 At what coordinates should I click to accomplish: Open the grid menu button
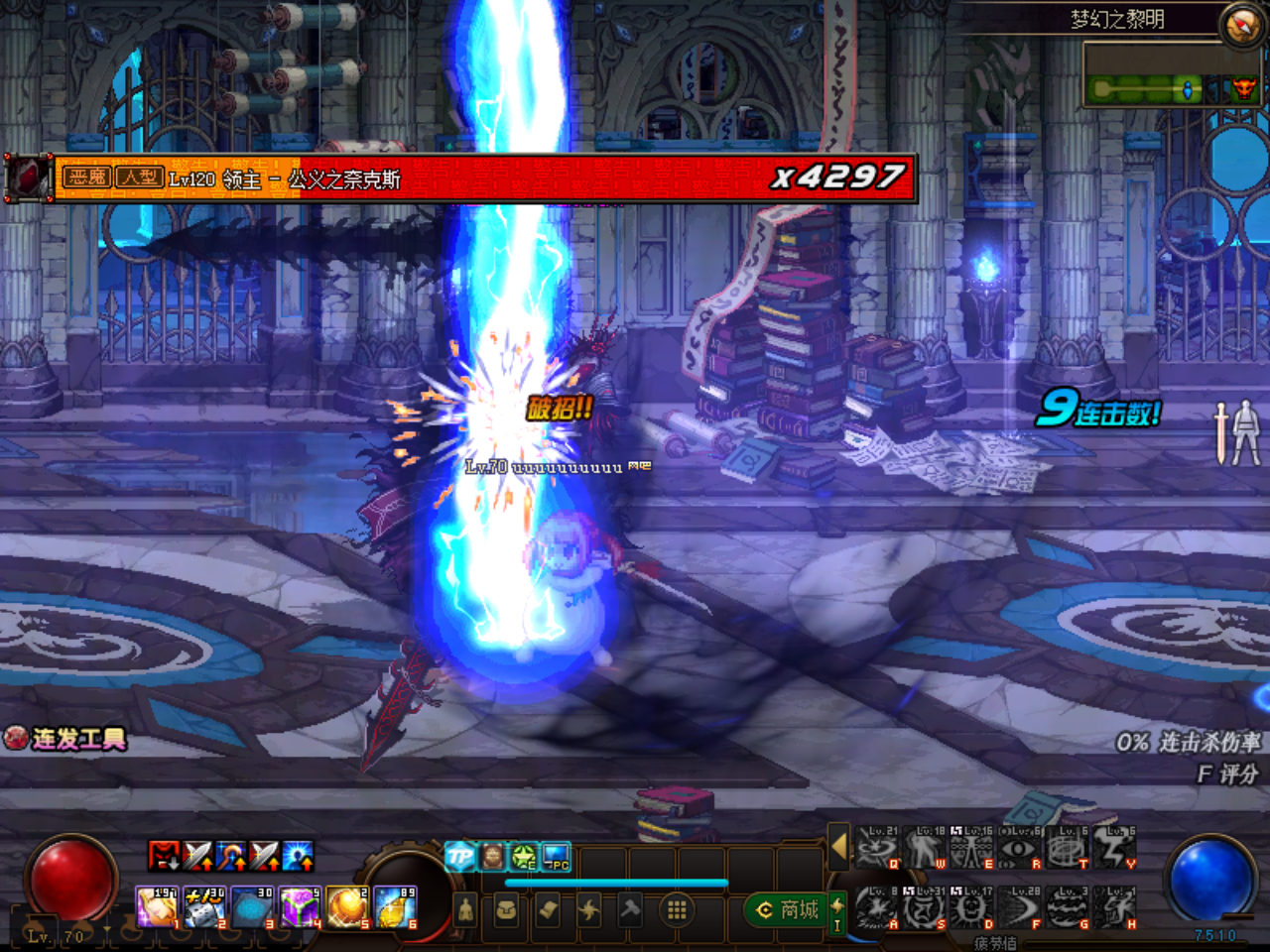tap(677, 909)
